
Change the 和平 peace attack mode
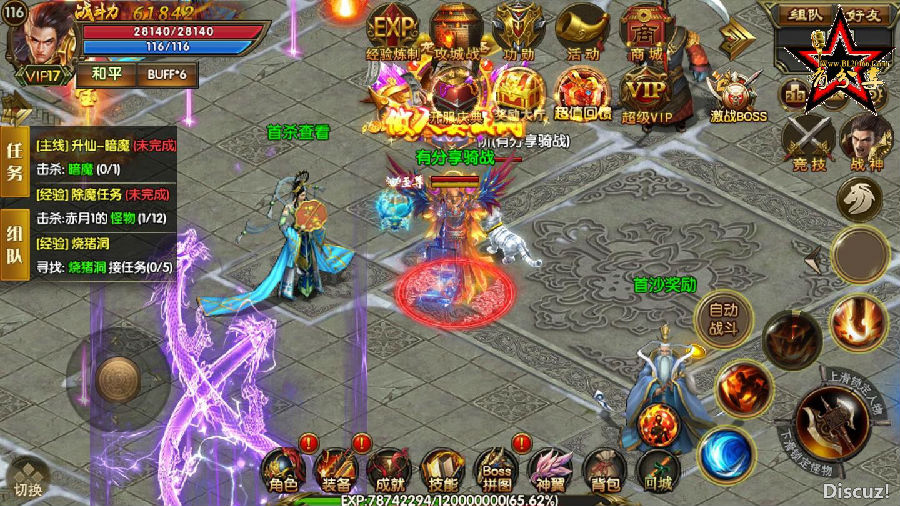pos(106,73)
